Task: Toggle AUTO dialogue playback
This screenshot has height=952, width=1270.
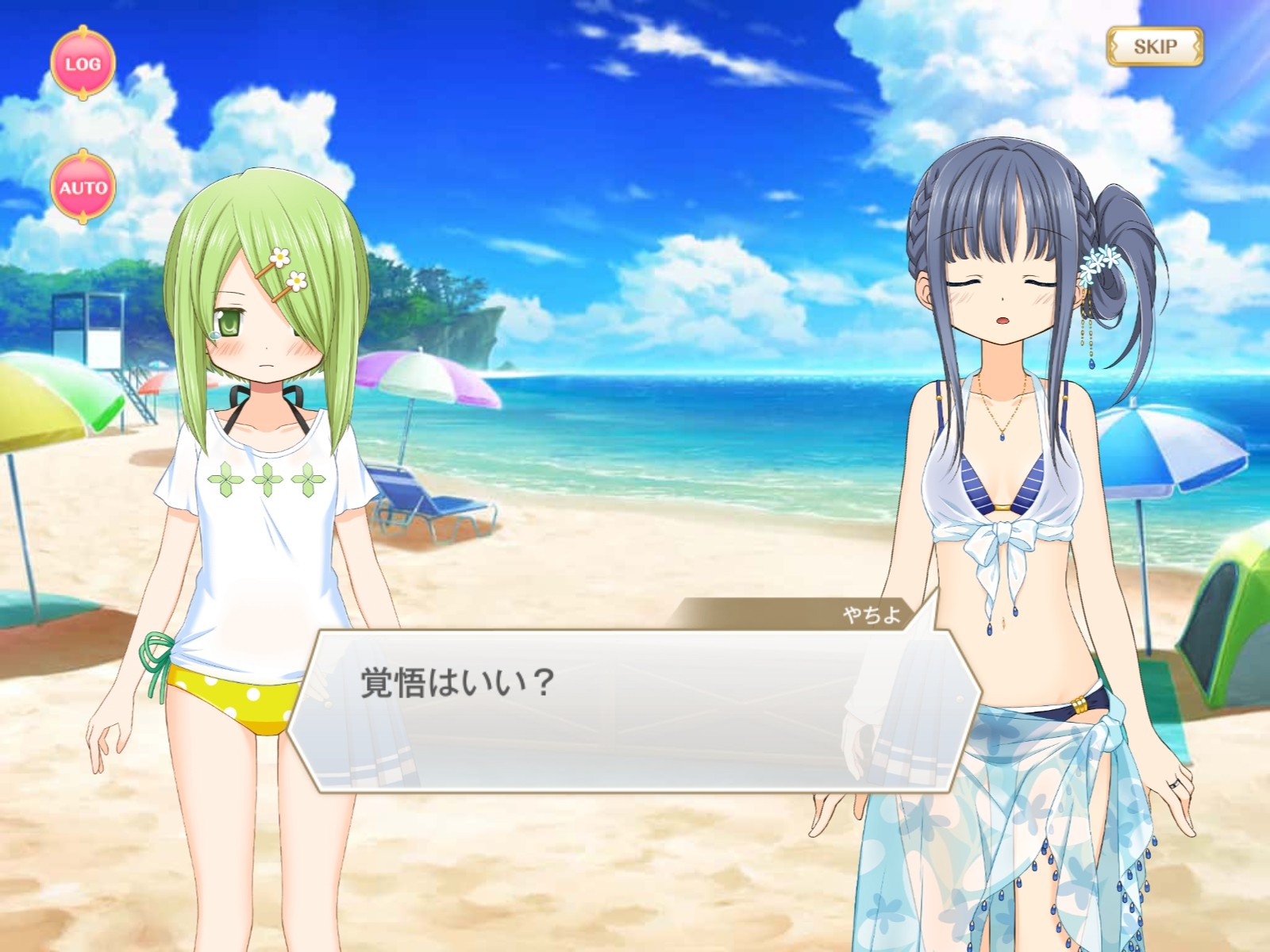Action: (83, 188)
